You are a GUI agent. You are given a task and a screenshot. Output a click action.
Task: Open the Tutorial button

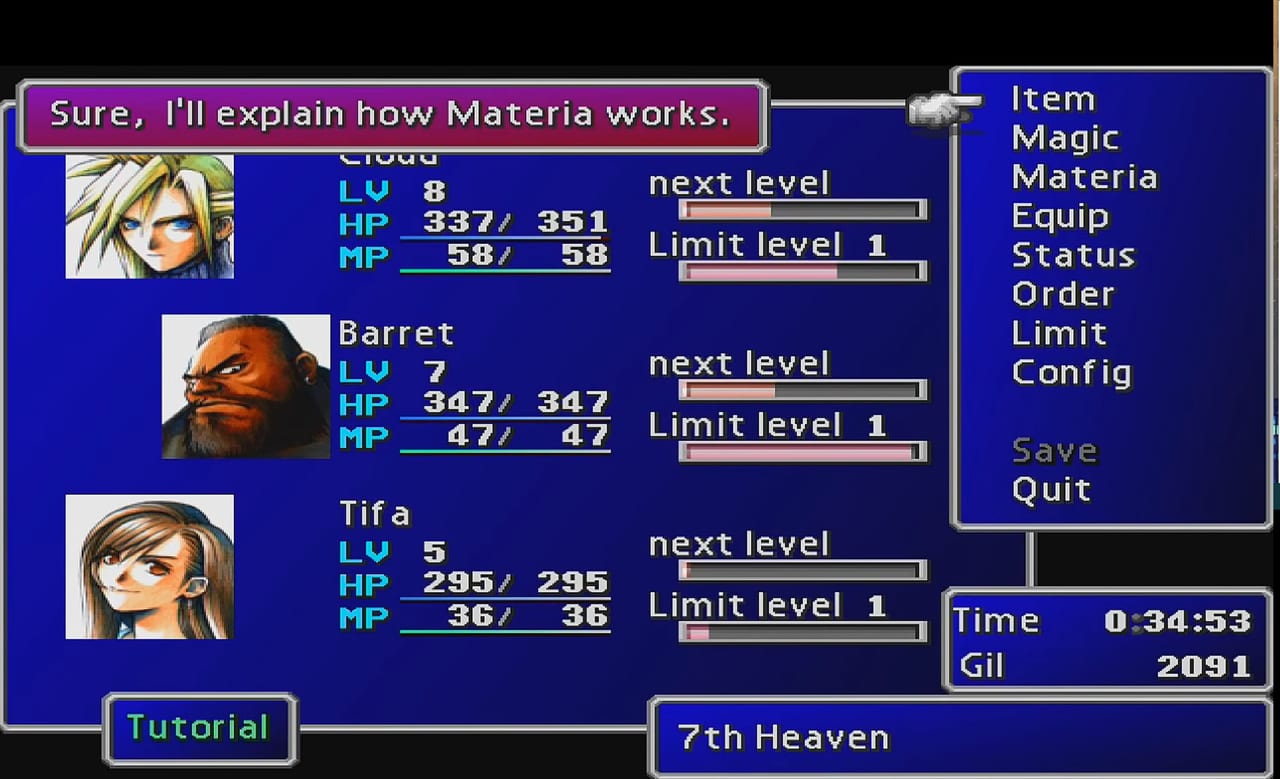tap(199, 727)
